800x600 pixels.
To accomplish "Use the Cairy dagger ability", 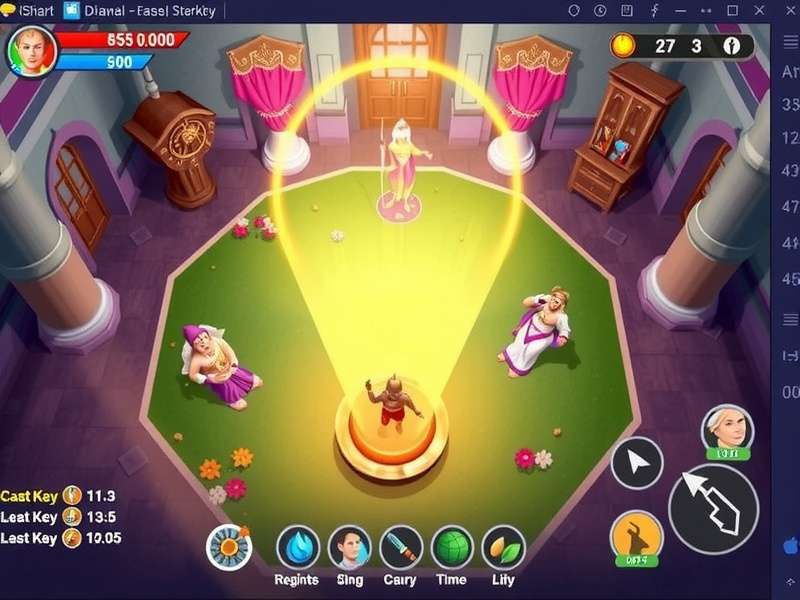I will point(401,547).
